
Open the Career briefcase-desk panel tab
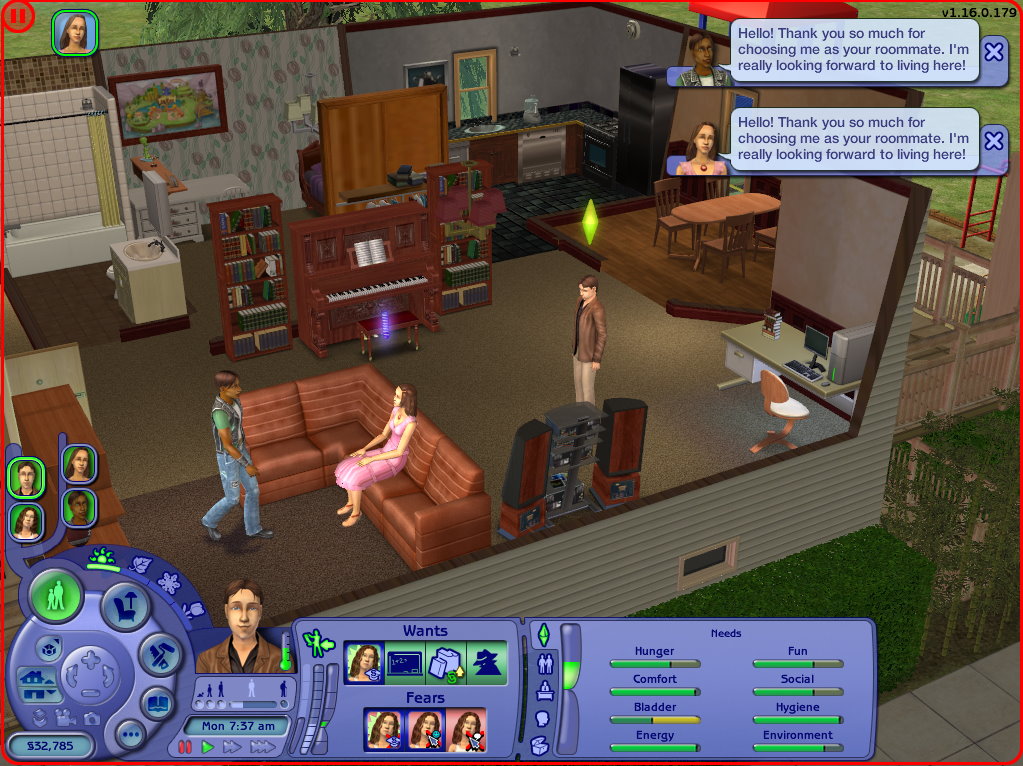(x=545, y=690)
